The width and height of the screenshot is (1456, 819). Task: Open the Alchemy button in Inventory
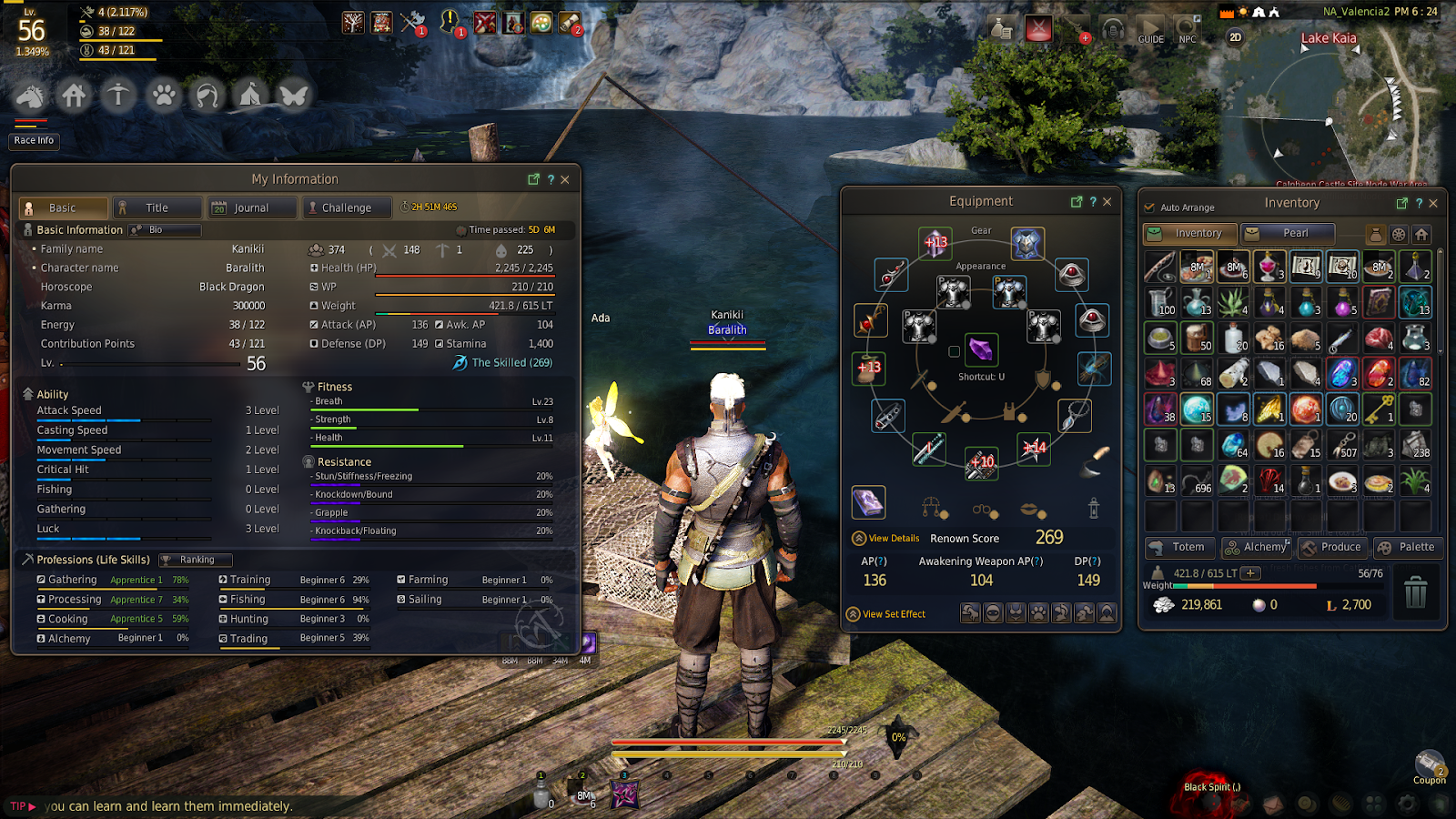pos(1256,547)
